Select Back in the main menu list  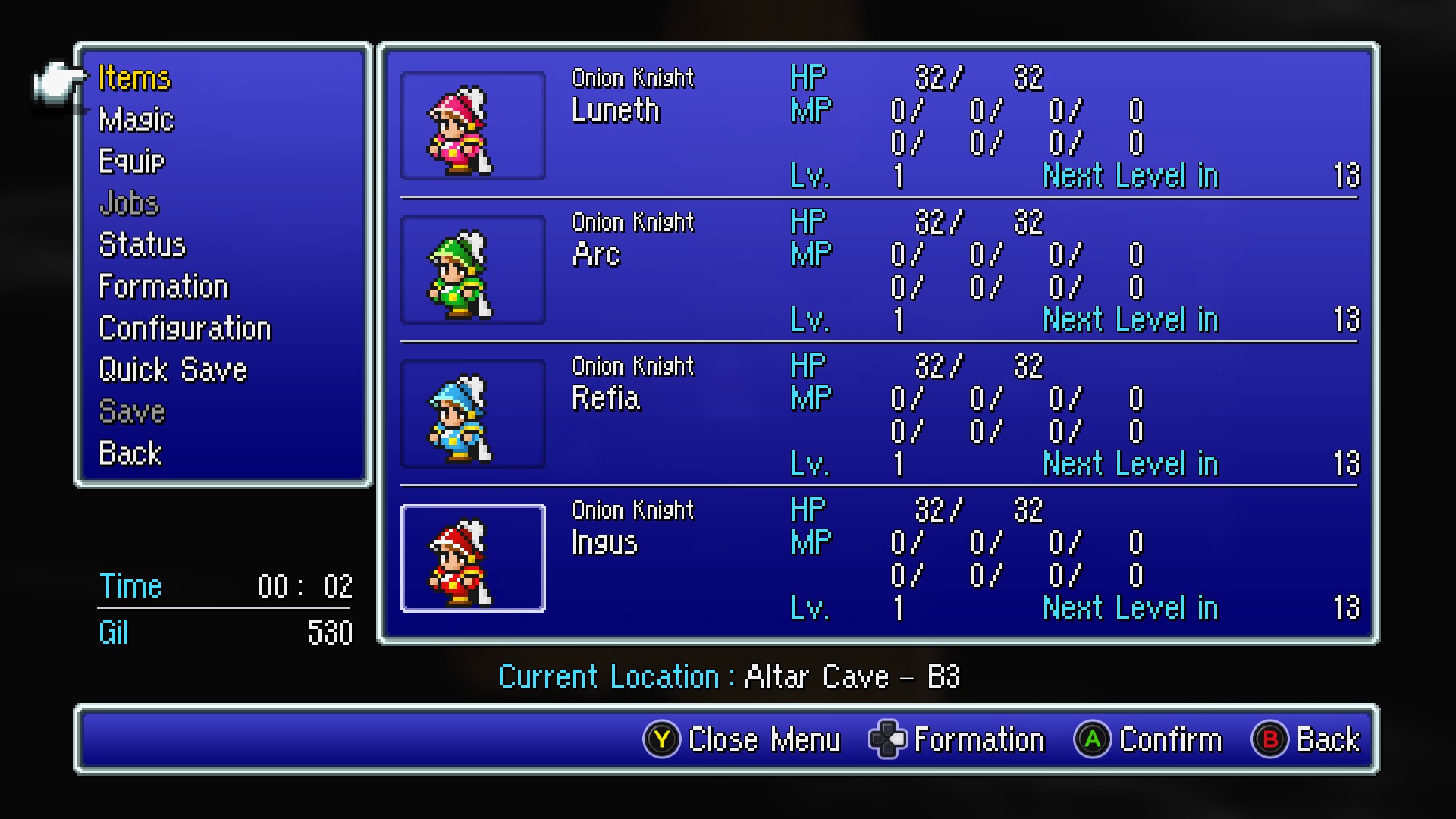pos(130,453)
